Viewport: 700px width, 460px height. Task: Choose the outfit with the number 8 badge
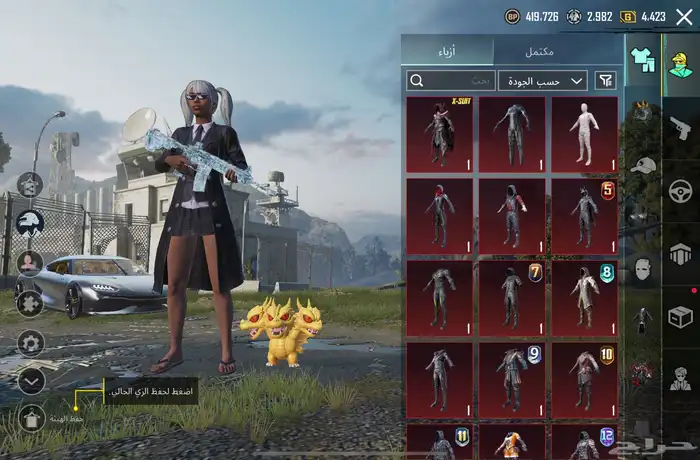[x=584, y=297]
